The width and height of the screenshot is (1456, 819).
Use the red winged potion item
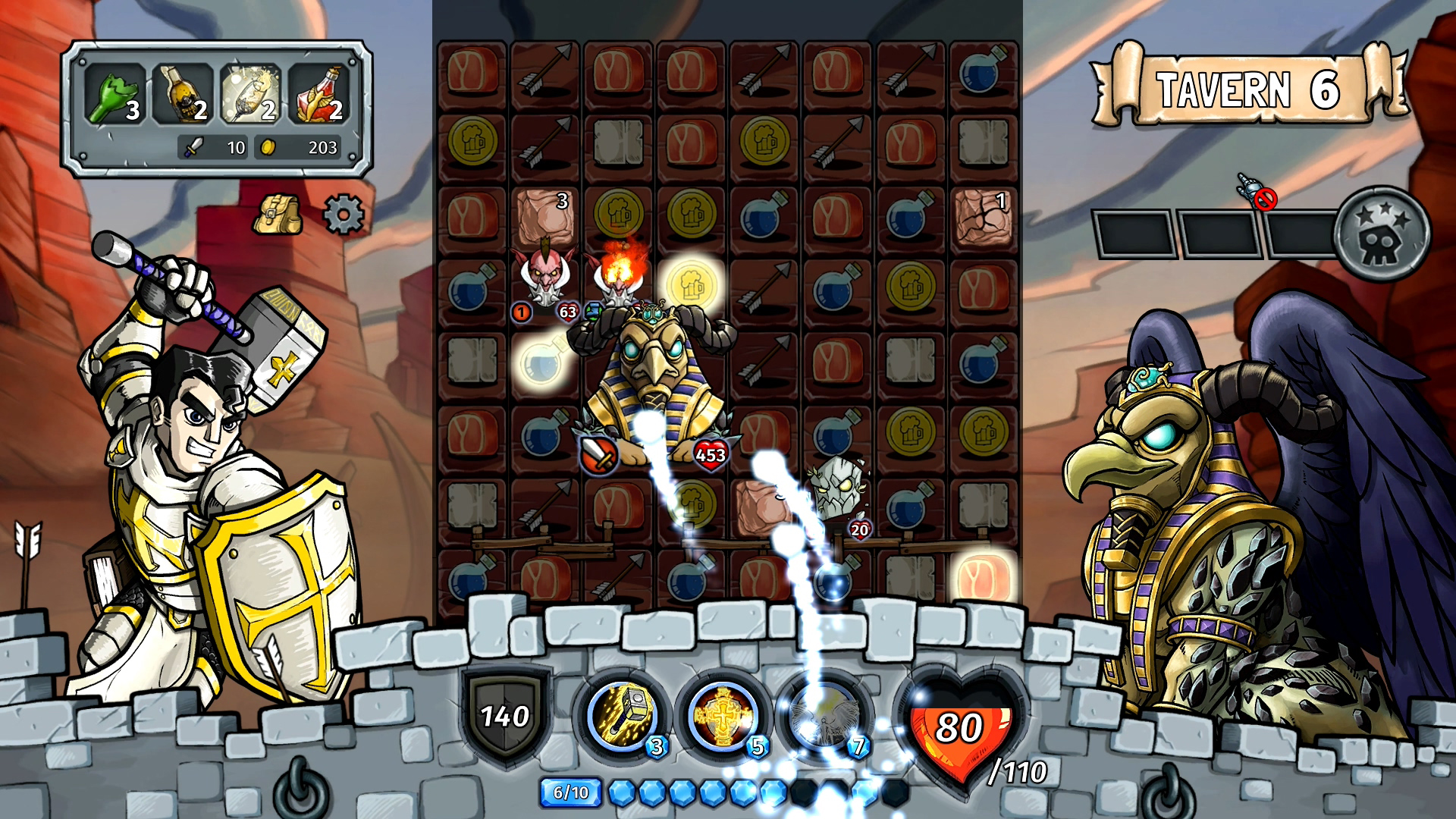click(x=317, y=93)
